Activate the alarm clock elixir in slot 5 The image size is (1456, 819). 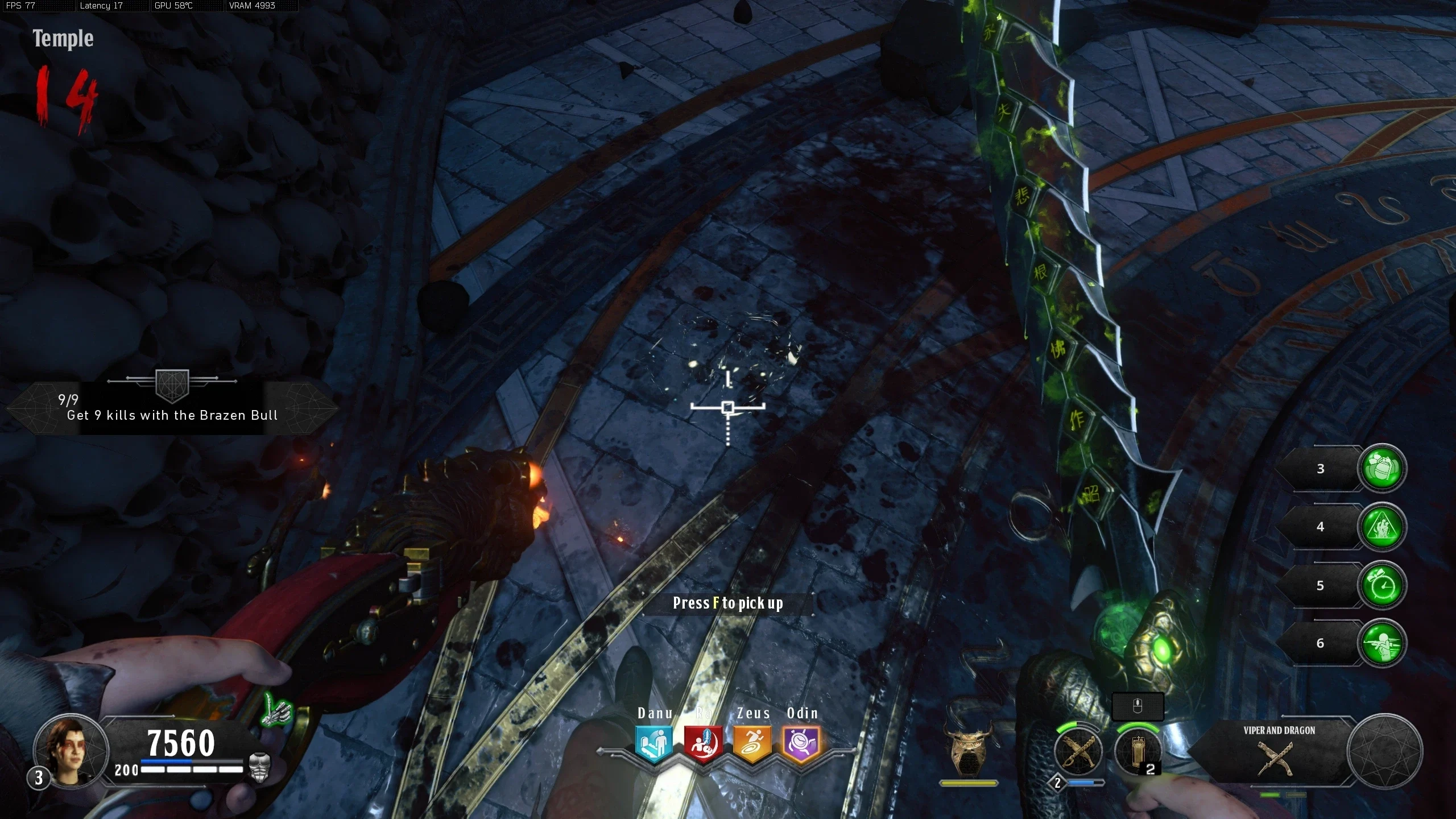1382,585
